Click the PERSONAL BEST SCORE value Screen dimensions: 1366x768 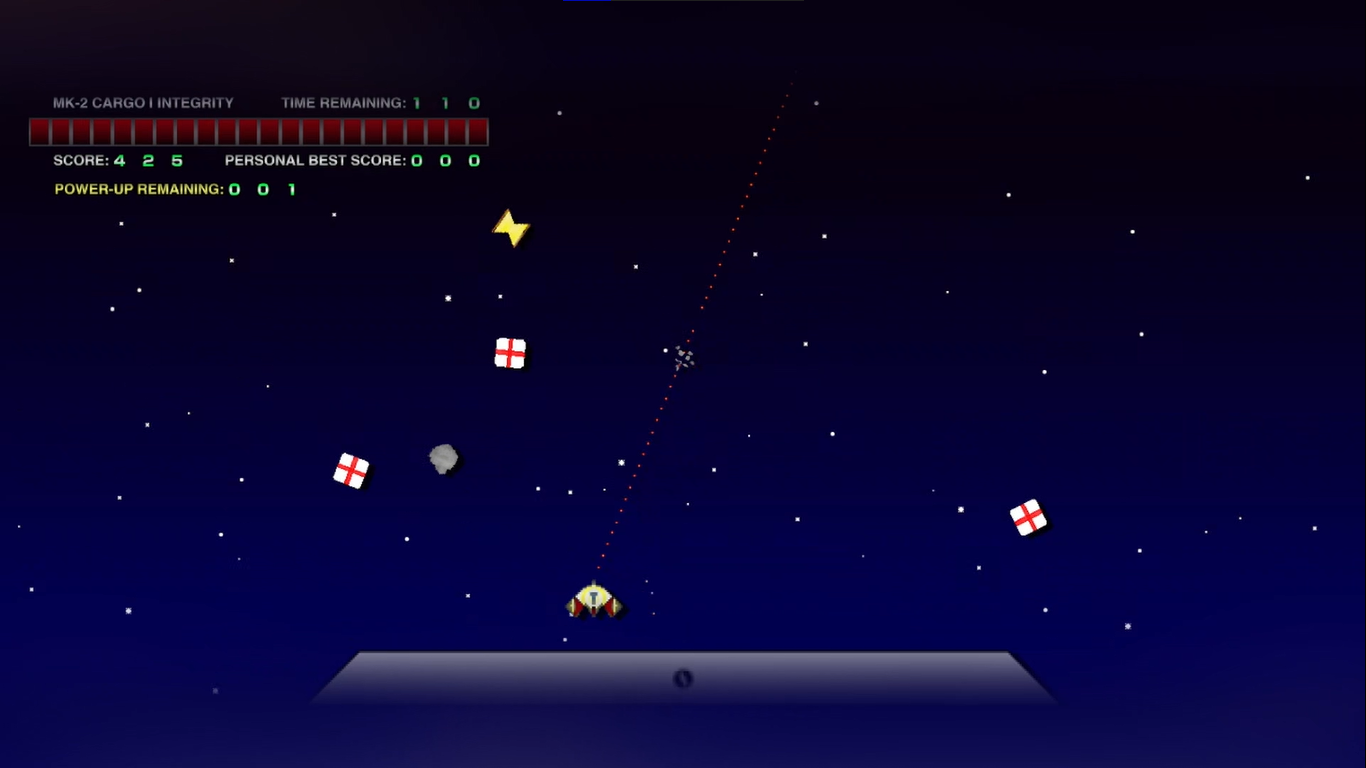(443, 160)
